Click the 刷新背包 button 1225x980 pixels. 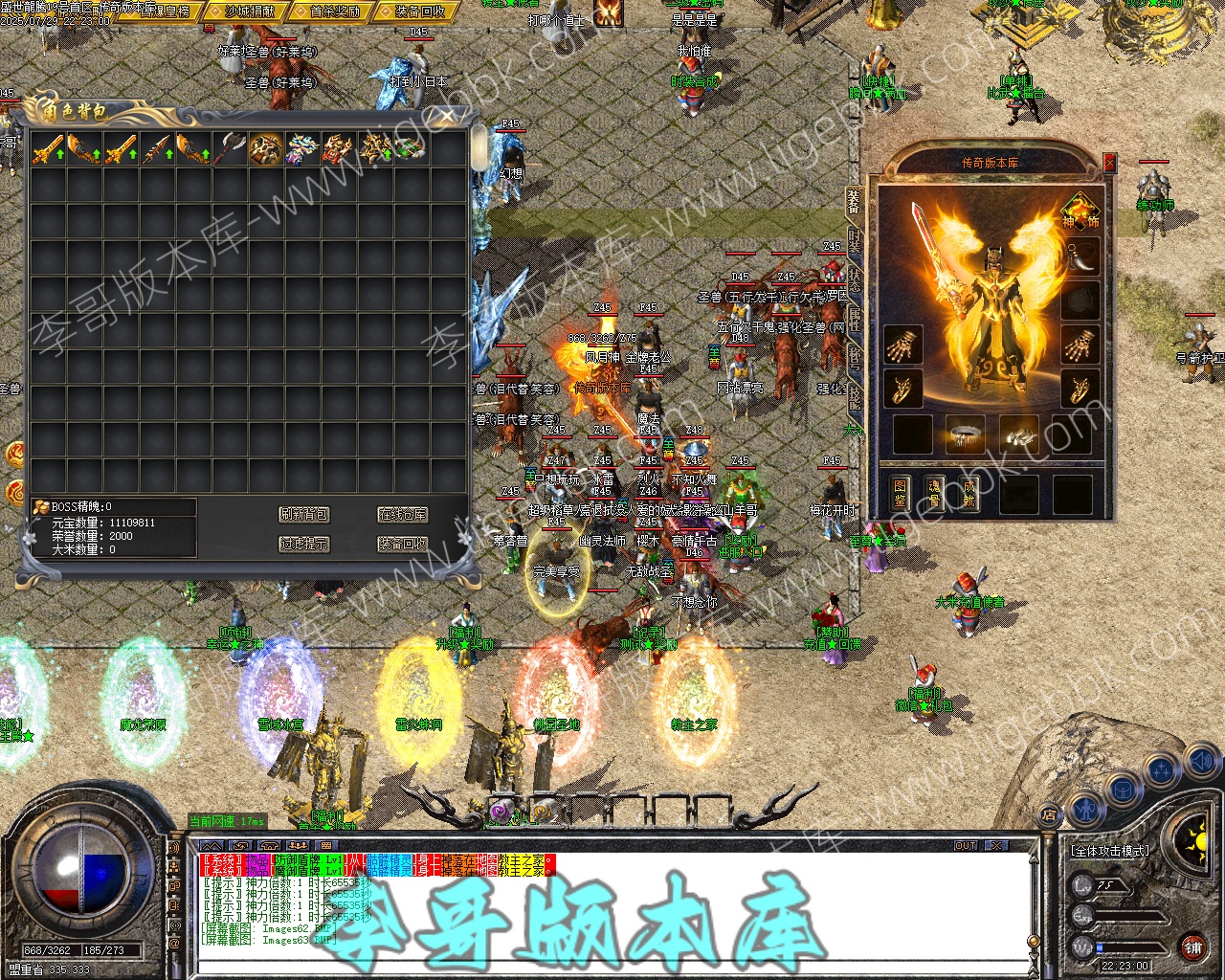point(304,515)
